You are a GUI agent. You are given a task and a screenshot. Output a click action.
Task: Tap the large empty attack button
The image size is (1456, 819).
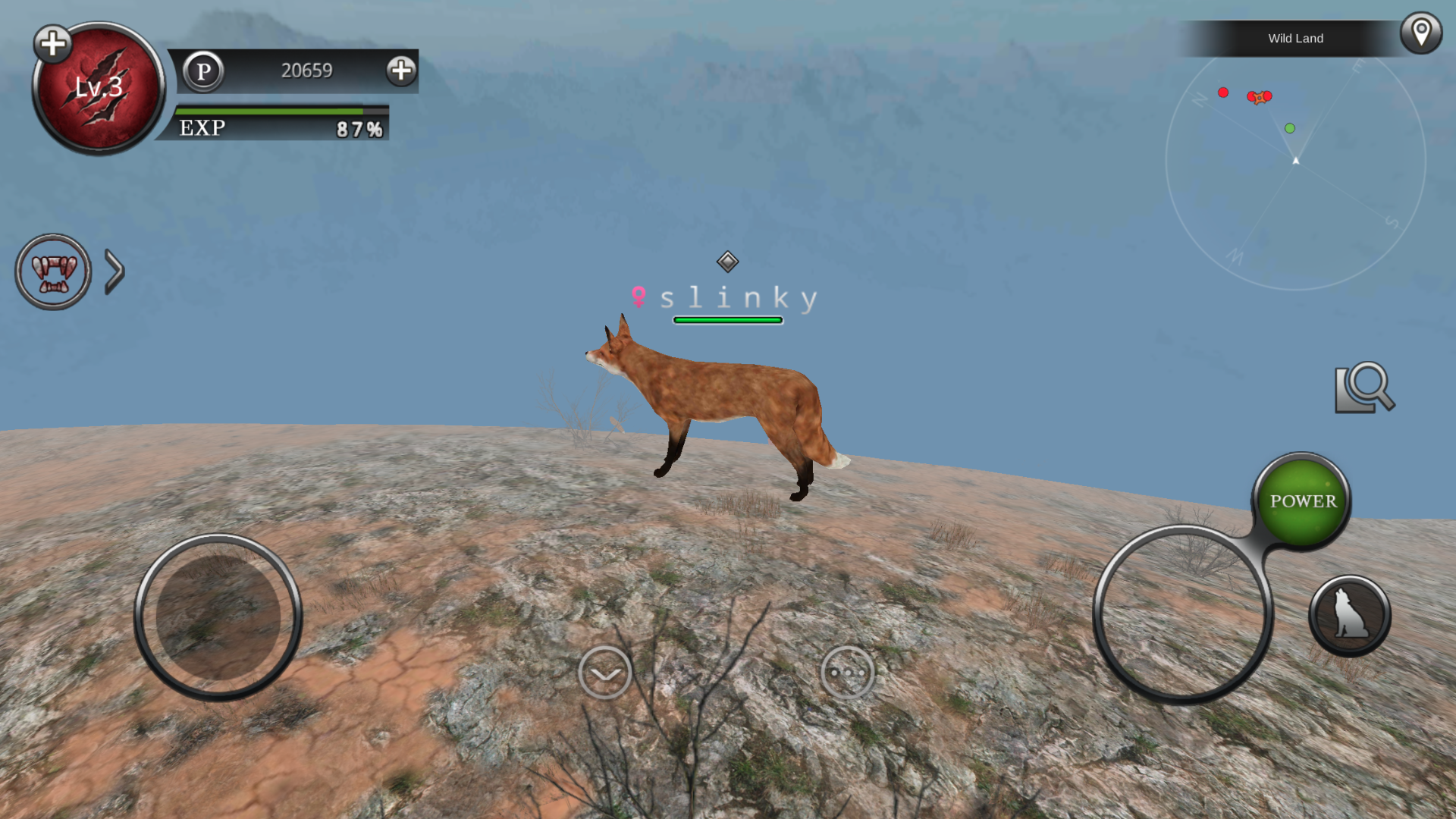[x=1181, y=615]
